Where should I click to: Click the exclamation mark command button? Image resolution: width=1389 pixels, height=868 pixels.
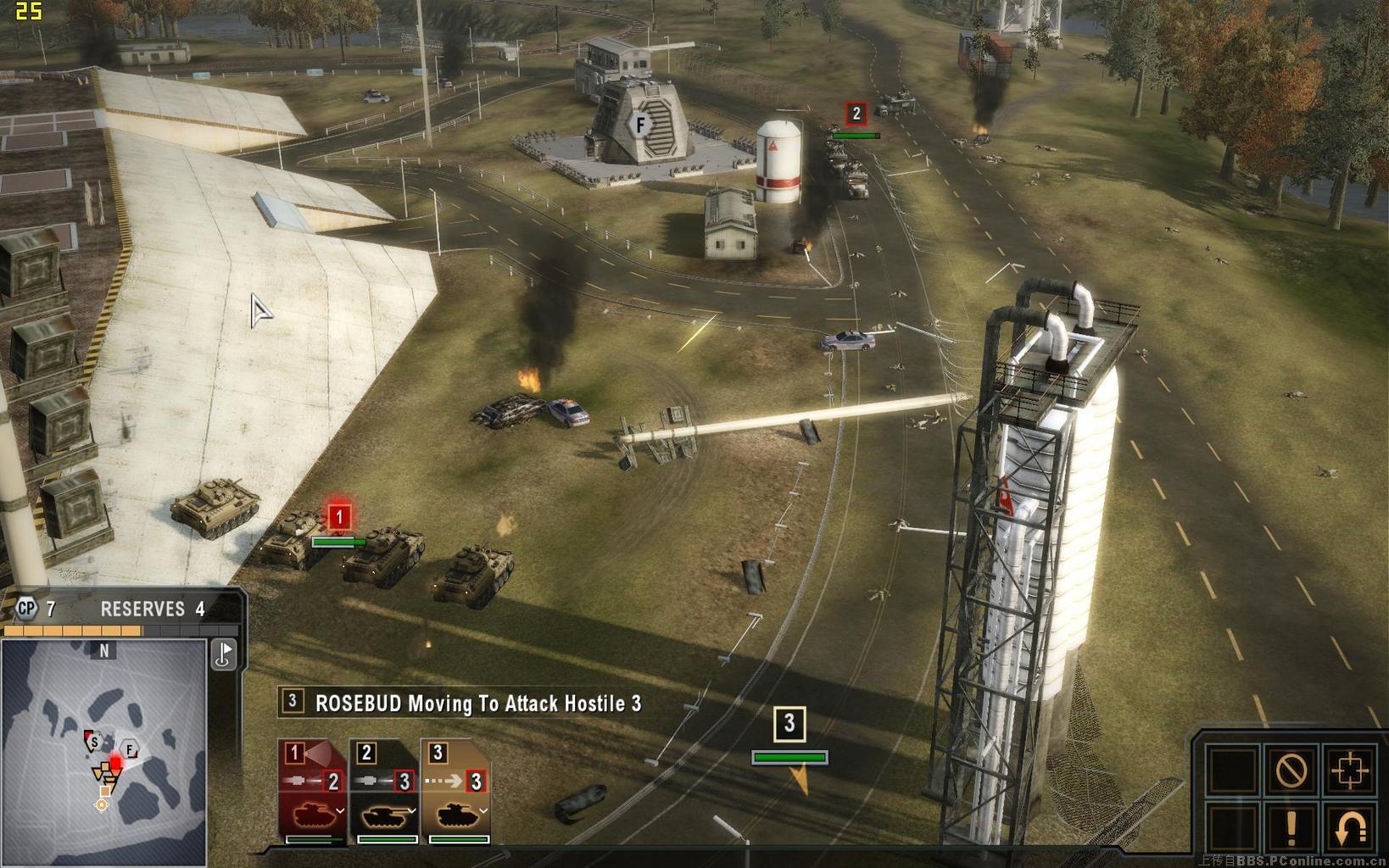pos(1291,828)
